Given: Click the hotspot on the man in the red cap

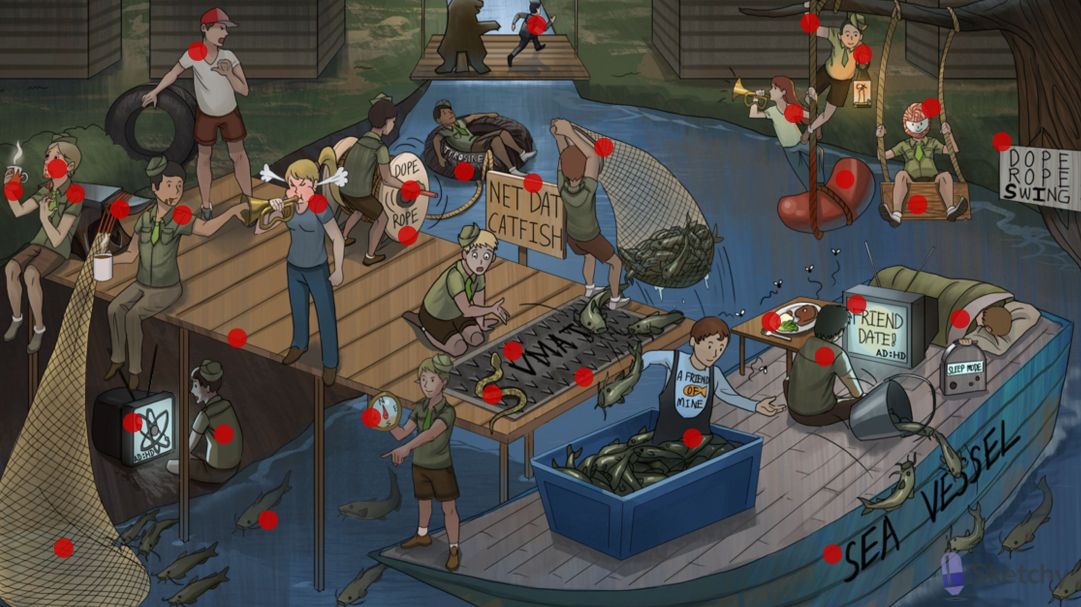Looking at the screenshot, I should tap(198, 51).
